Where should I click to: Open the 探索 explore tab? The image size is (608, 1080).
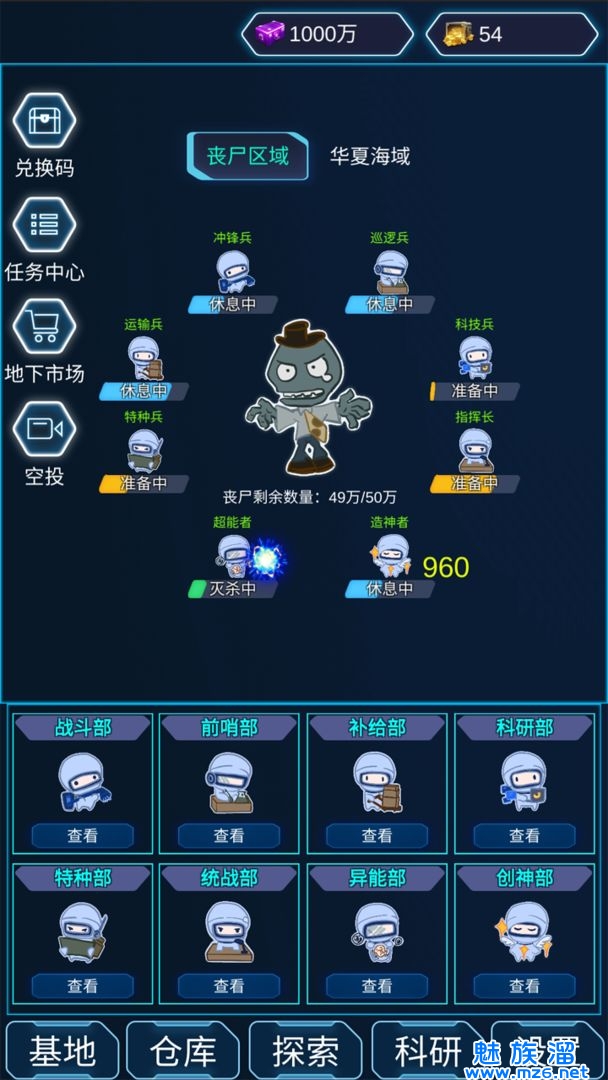click(x=307, y=1051)
